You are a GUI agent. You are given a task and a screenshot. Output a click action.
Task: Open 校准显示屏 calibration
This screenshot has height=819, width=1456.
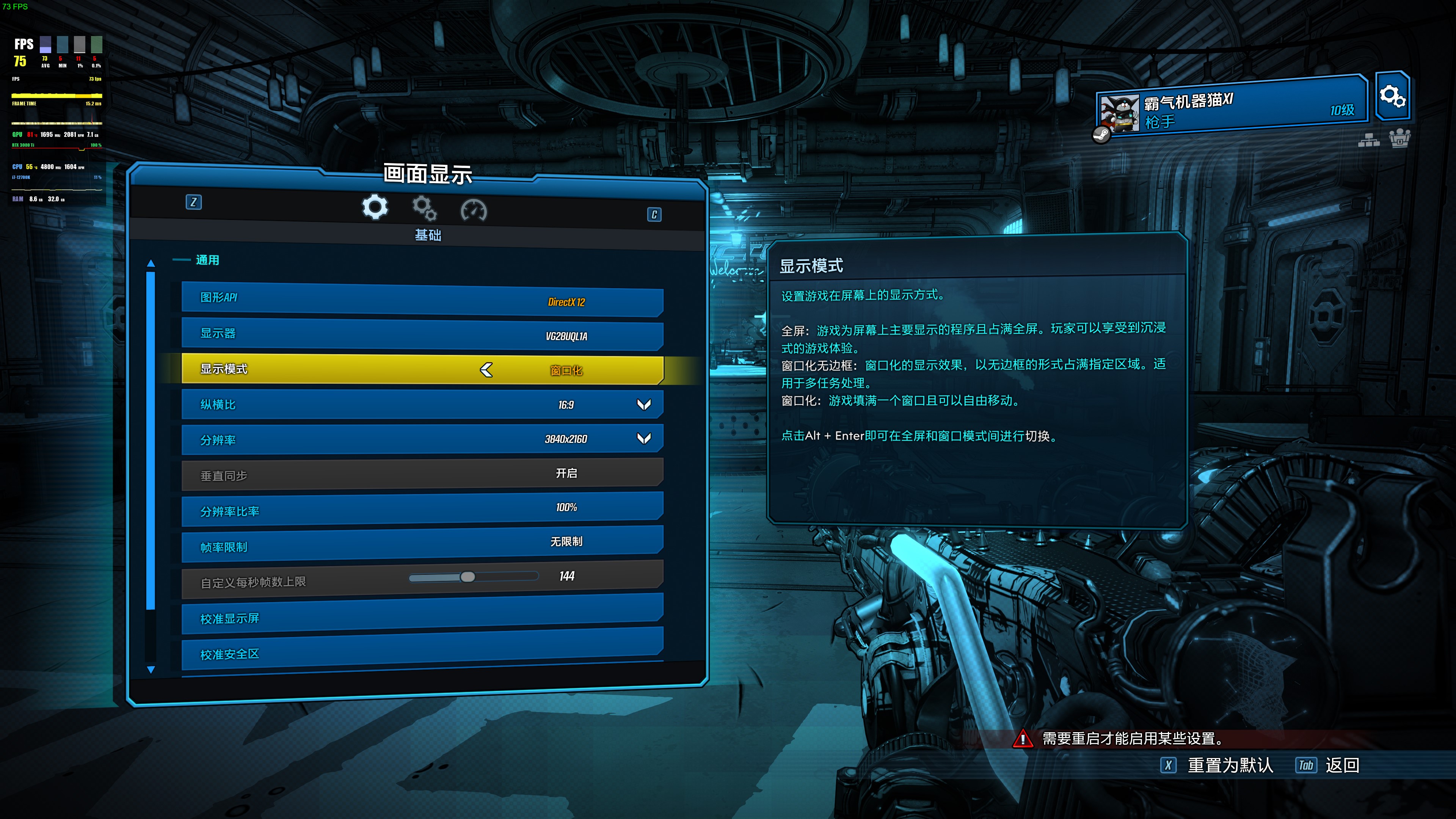[422, 618]
